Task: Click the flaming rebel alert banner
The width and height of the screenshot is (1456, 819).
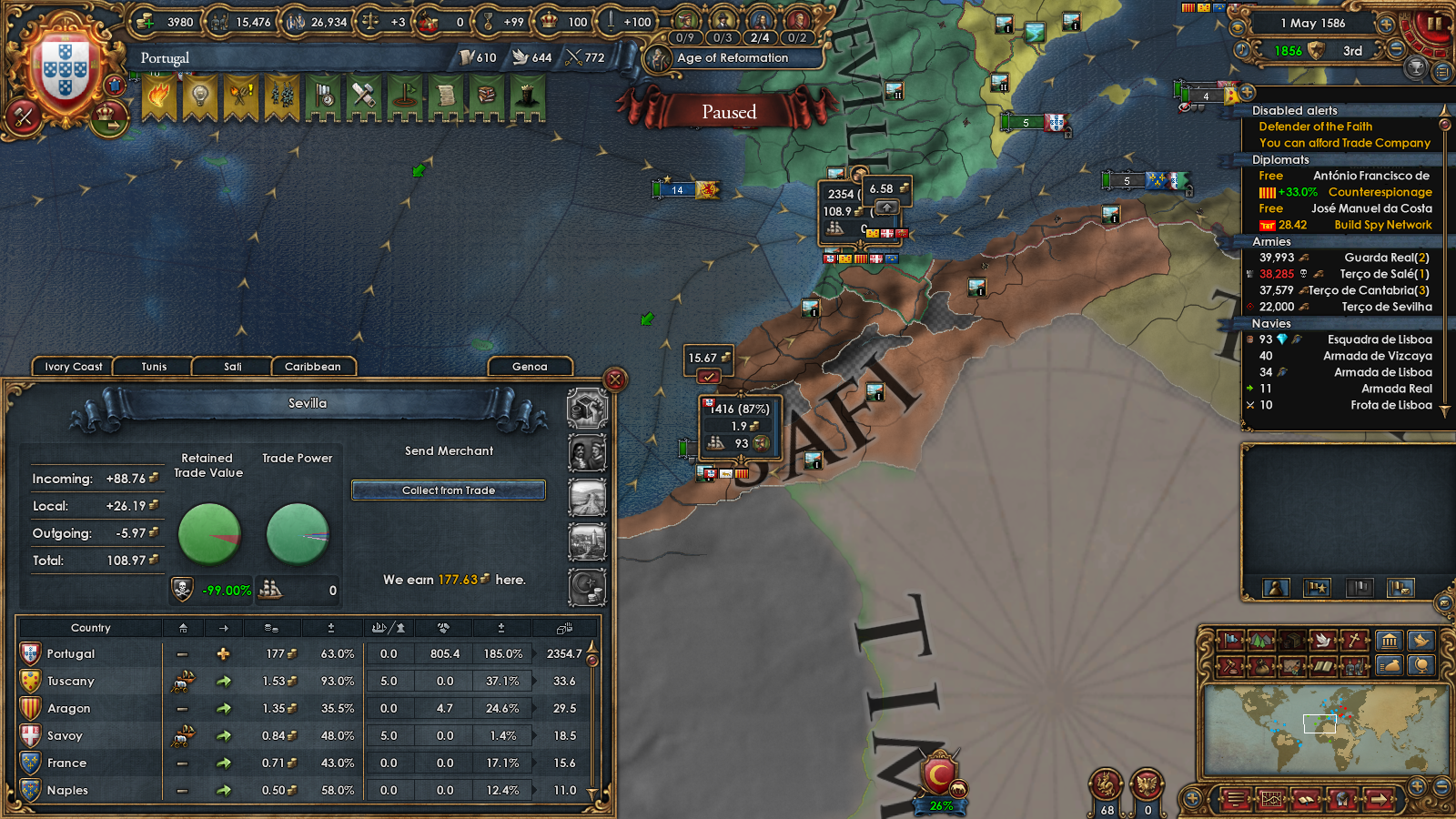Action: tap(158, 96)
